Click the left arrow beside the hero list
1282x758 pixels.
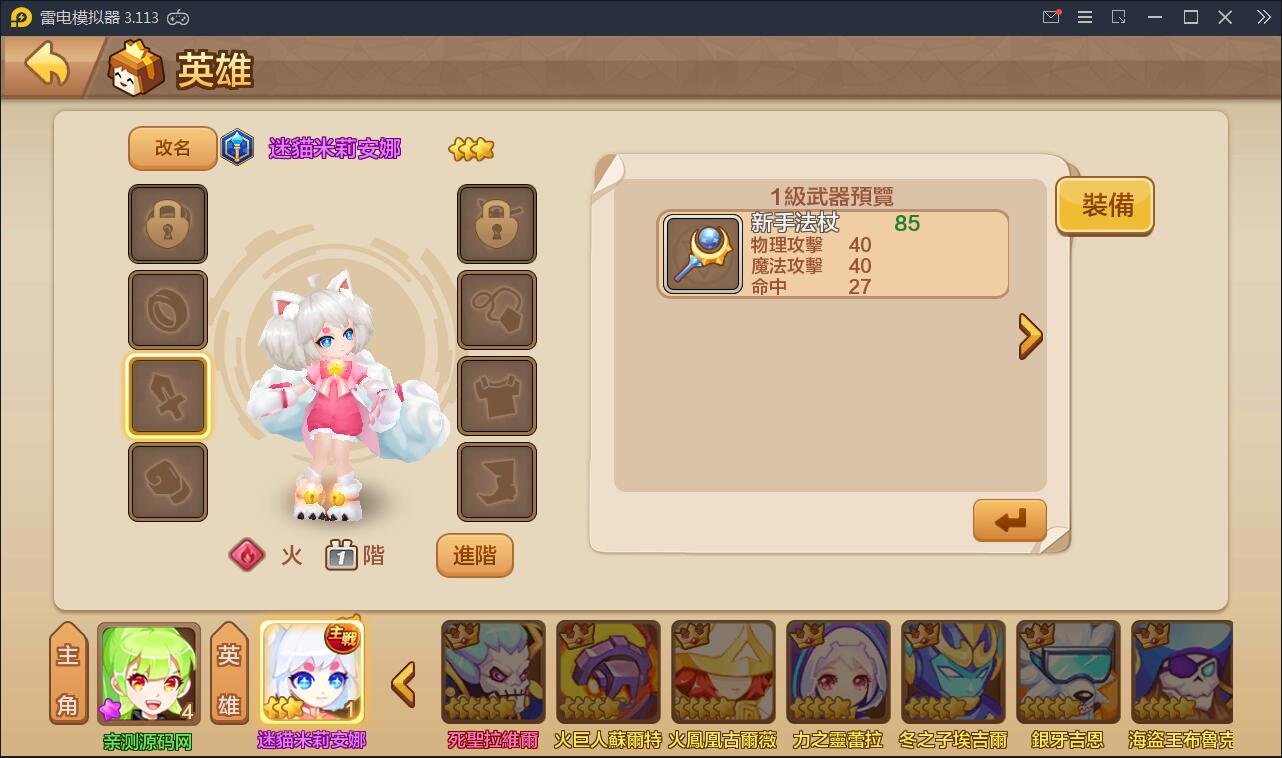(x=403, y=685)
